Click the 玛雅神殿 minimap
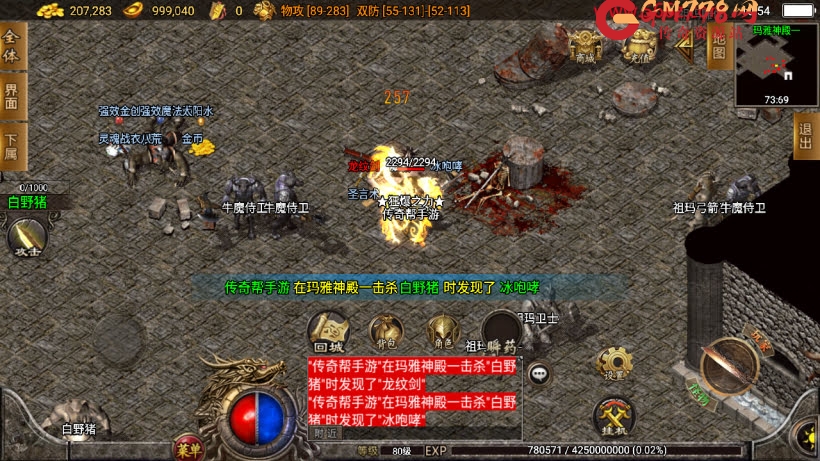Screen dimensions: 820x461 coord(777,65)
